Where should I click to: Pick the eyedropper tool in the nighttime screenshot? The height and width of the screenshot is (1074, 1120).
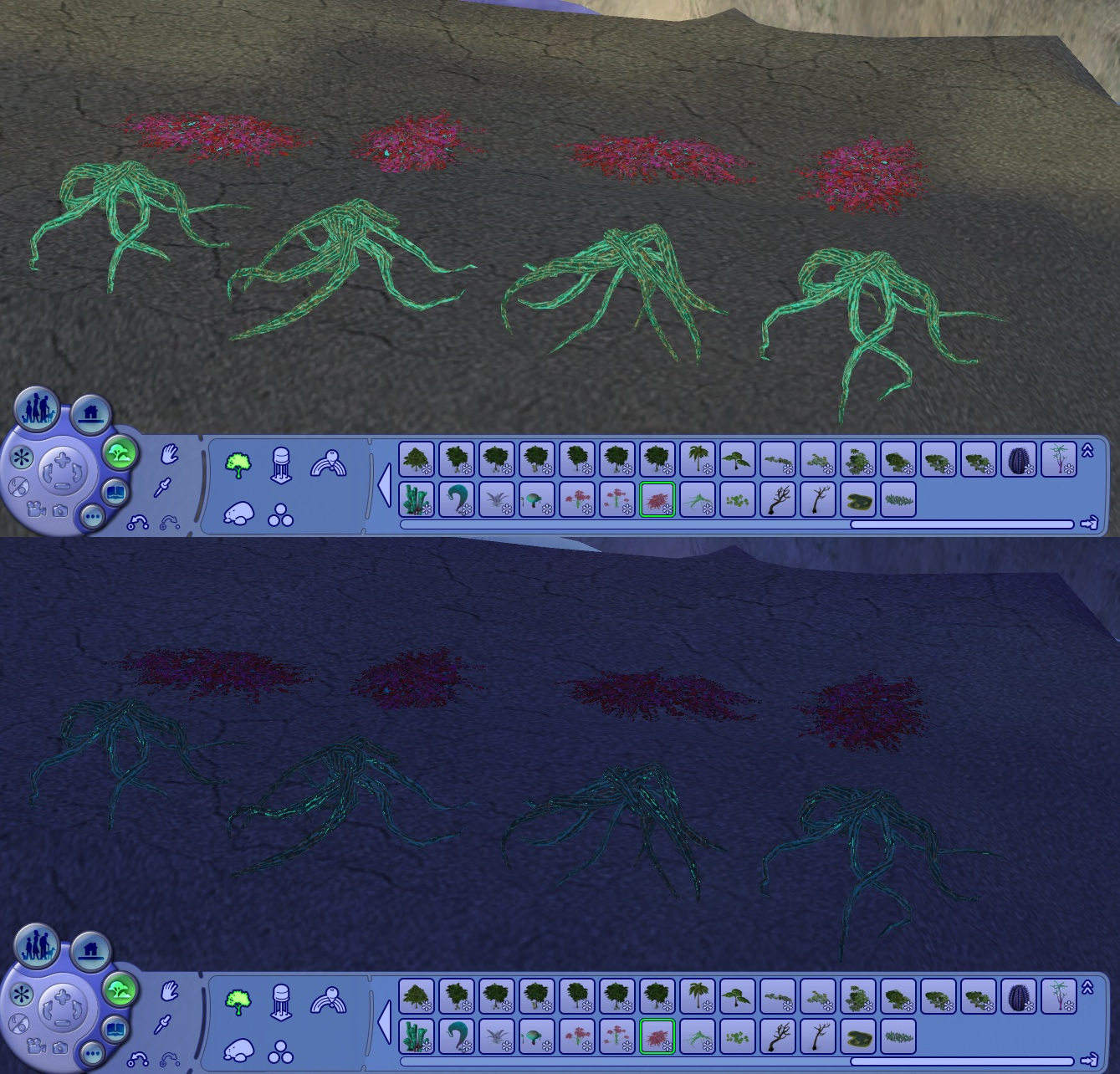click(164, 1024)
